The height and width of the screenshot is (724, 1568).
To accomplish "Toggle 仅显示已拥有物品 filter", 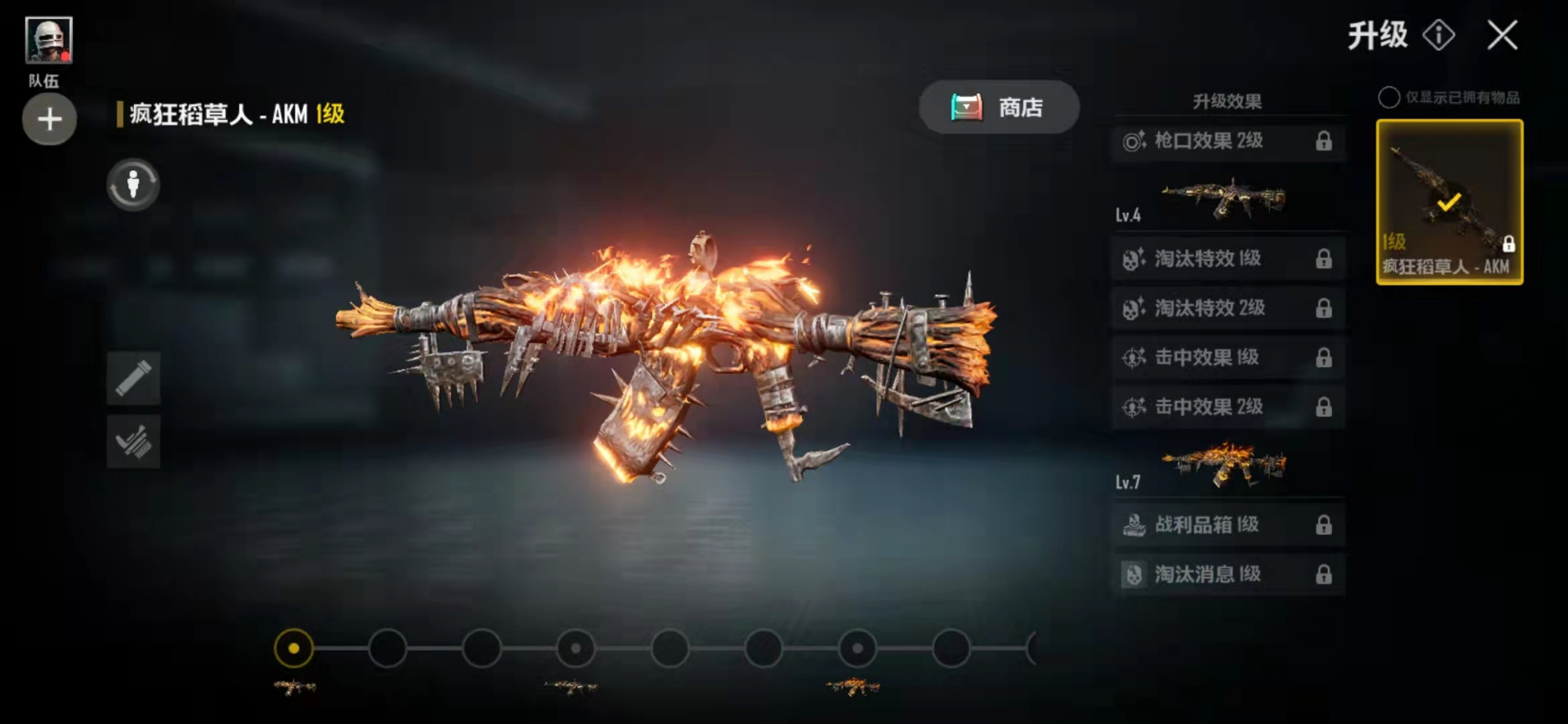I will [1388, 97].
